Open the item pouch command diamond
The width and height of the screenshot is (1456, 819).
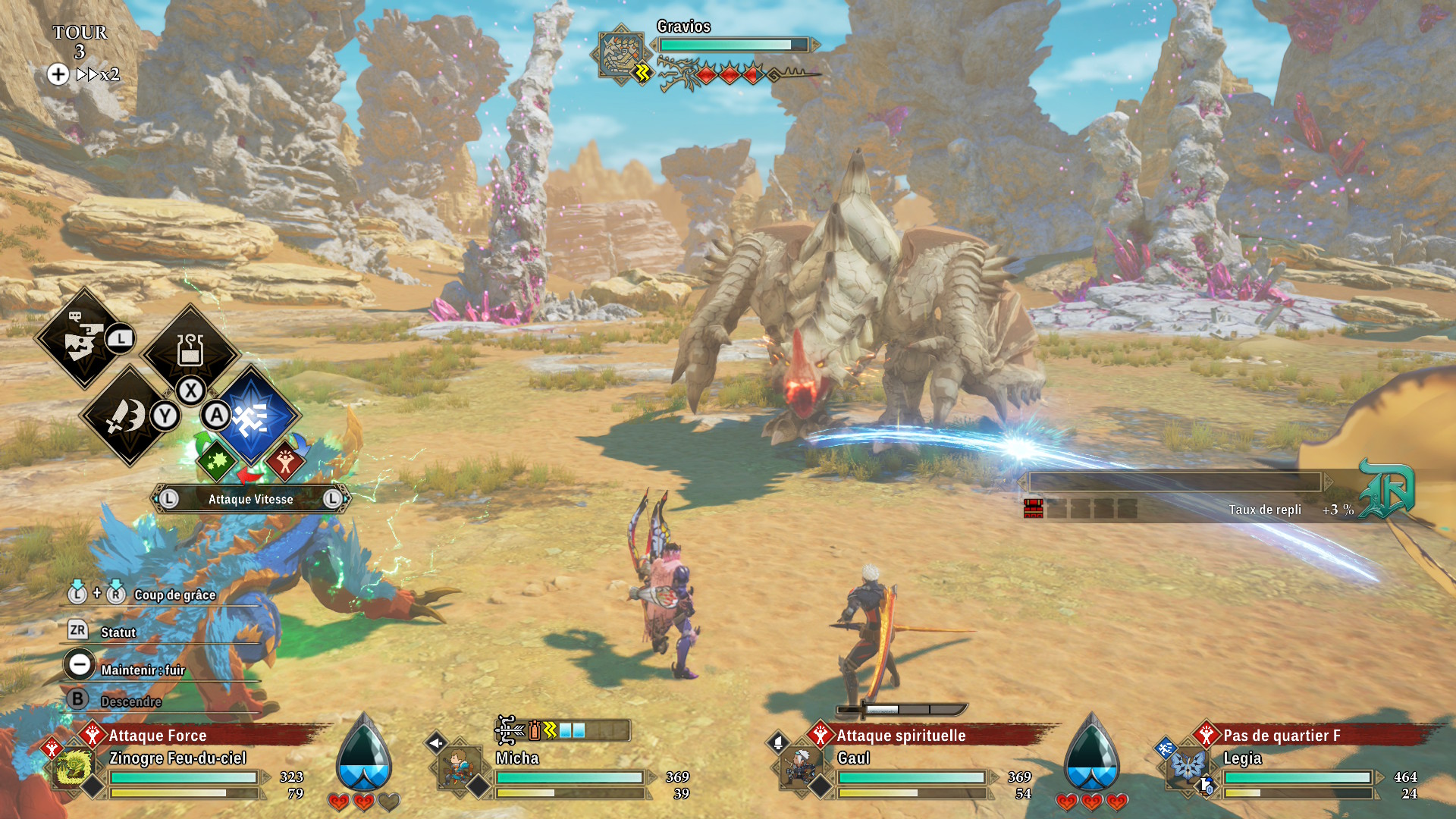click(190, 351)
